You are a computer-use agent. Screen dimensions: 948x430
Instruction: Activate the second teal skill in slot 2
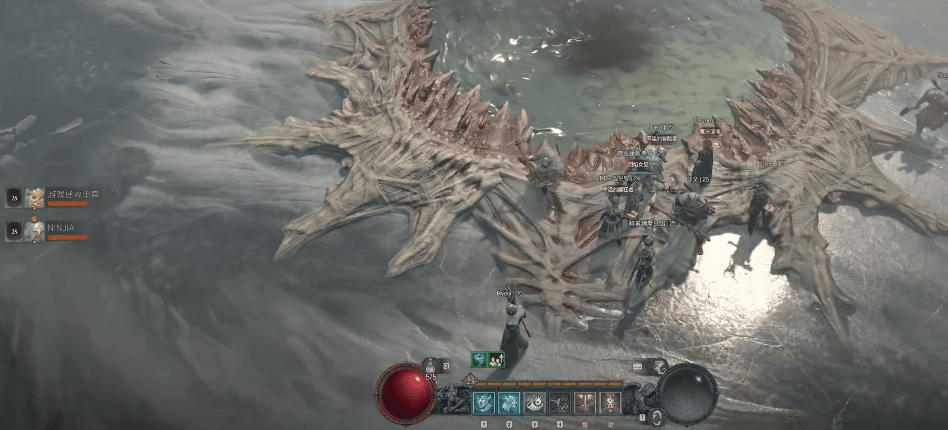(x=509, y=403)
